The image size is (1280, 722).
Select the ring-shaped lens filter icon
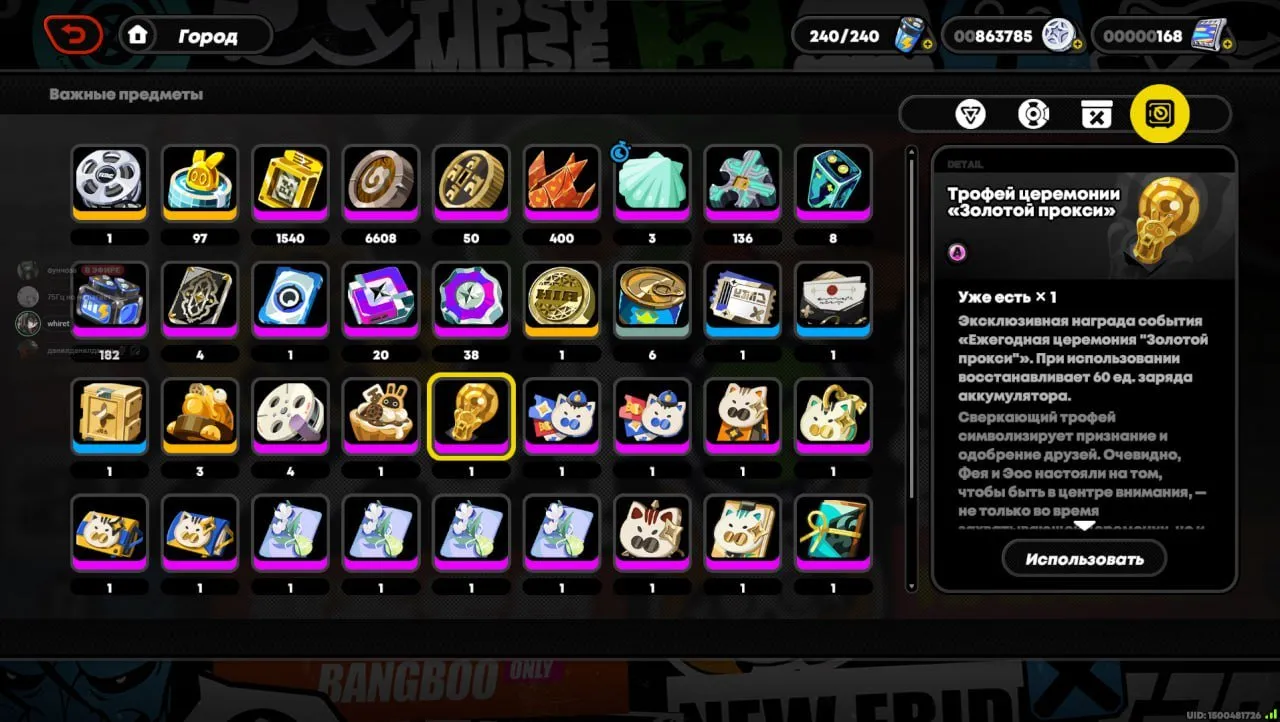[1033, 113]
